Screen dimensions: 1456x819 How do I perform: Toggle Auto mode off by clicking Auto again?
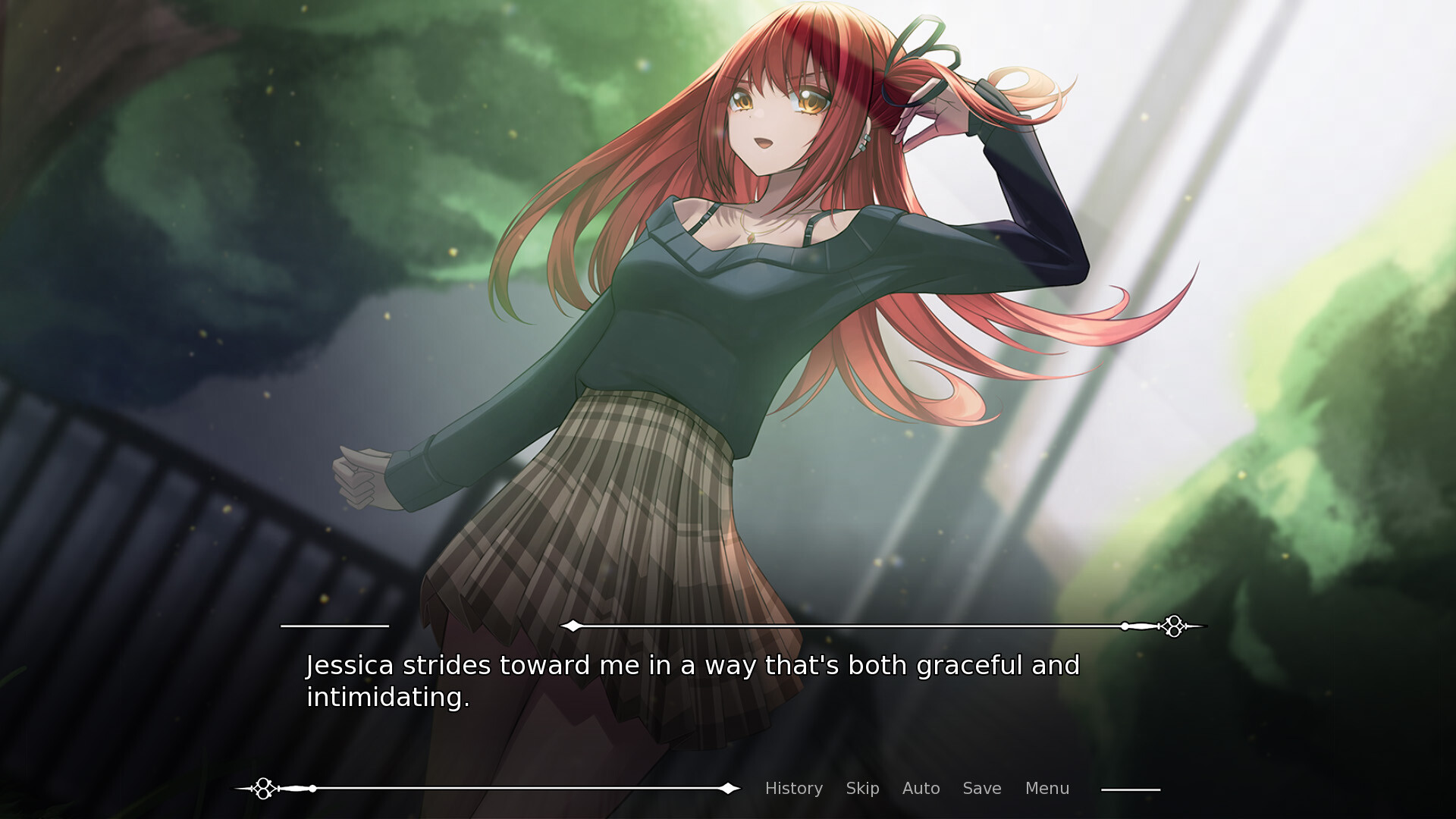(x=921, y=789)
